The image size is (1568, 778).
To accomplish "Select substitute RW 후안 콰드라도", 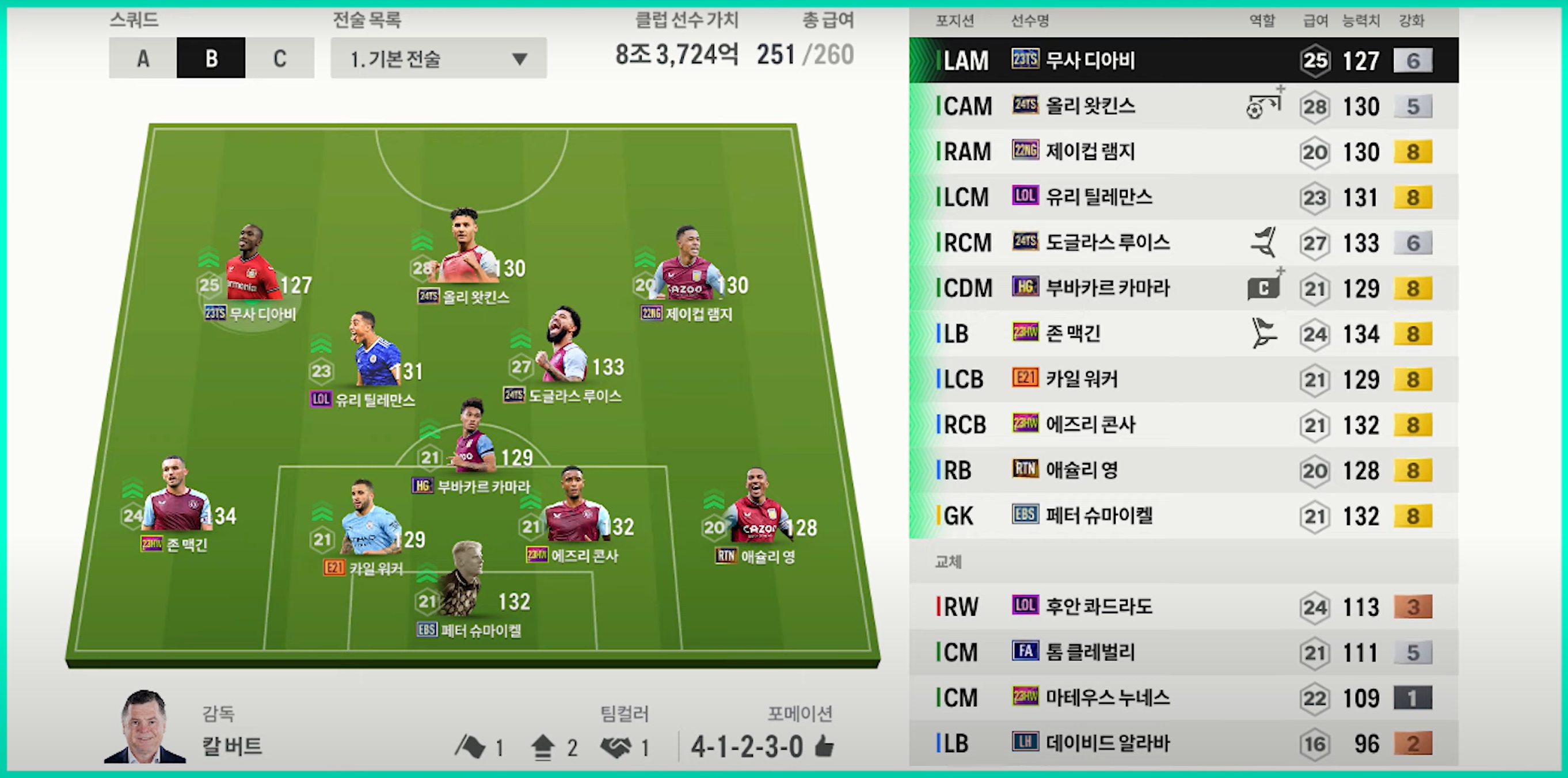I will click(1183, 607).
